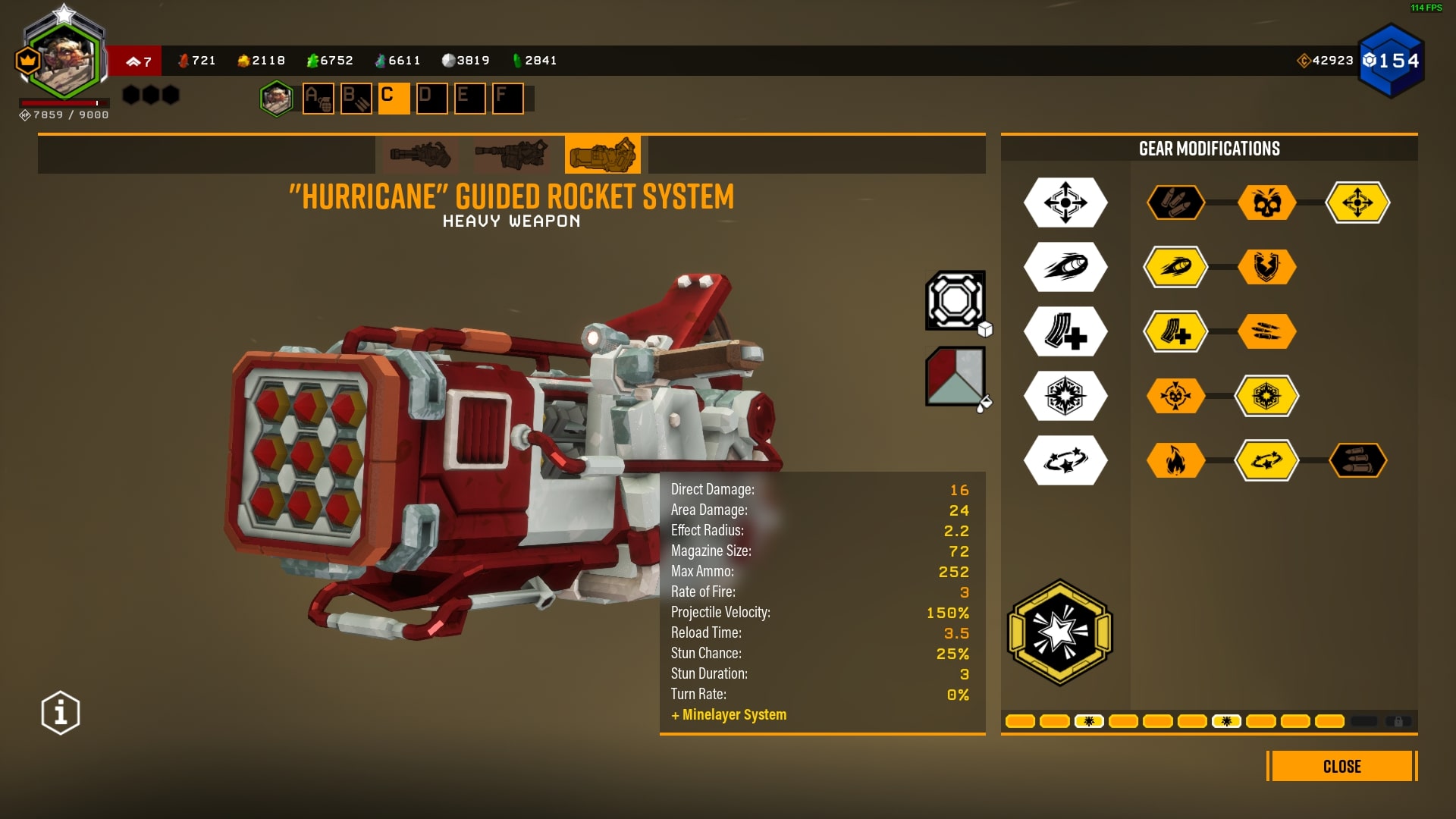This screenshot has height=819, width=1456.
Task: Select the first minigun weapon thumbnail tab
Action: (419, 155)
